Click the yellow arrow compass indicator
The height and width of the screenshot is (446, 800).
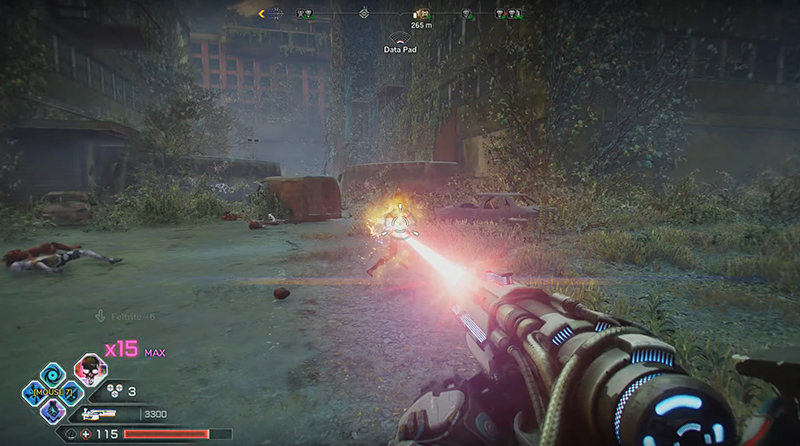tap(262, 14)
